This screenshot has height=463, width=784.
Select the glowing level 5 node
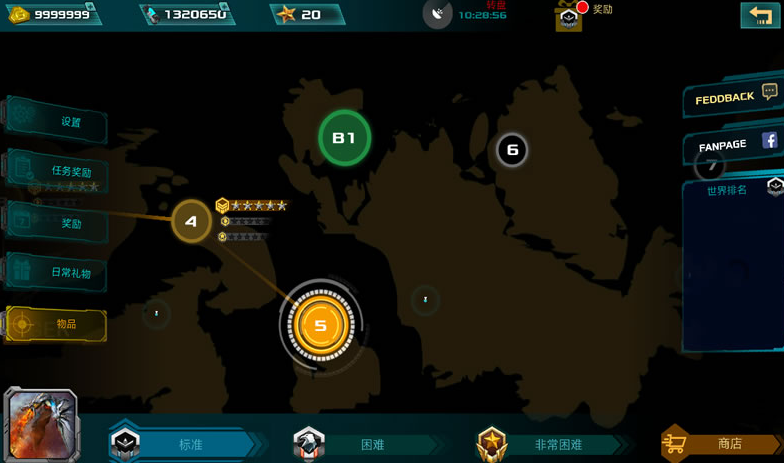[x=320, y=325]
